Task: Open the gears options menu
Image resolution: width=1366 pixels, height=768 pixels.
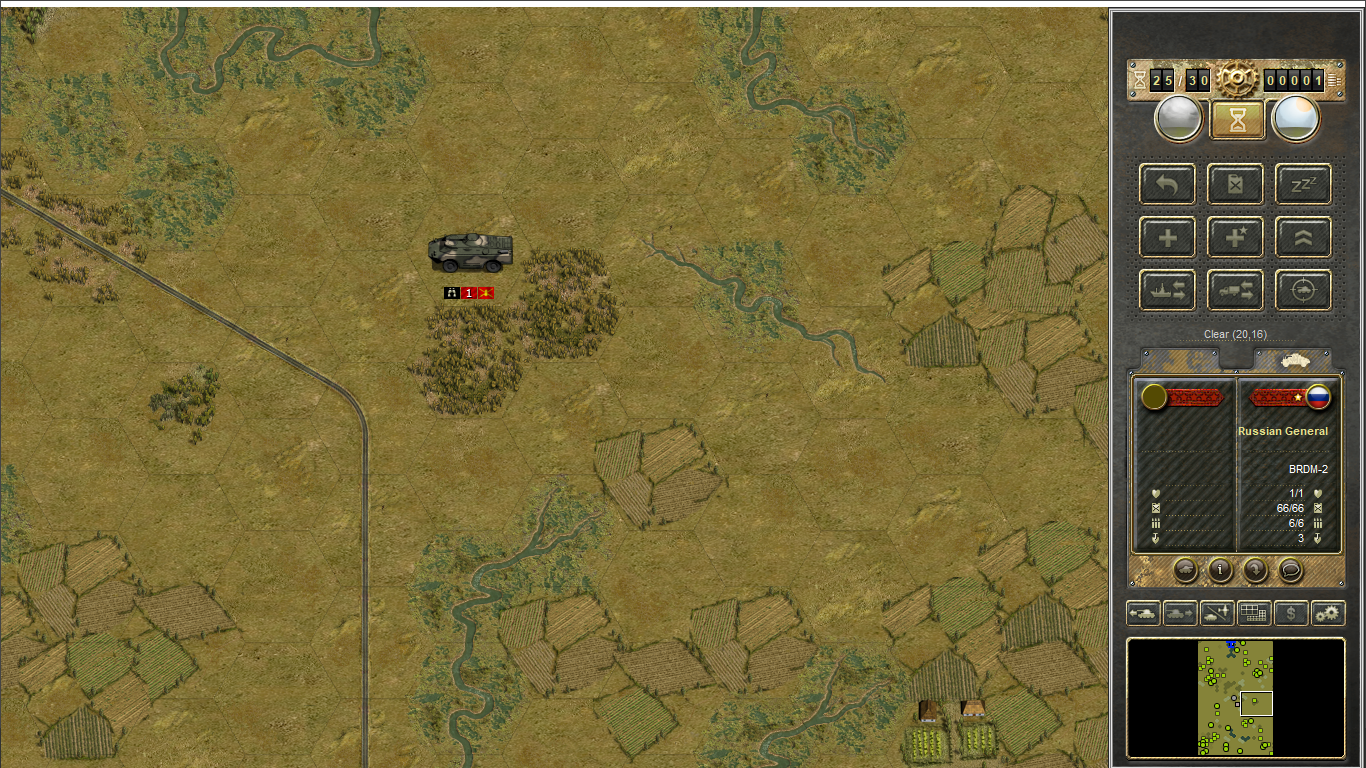Action: (1328, 613)
